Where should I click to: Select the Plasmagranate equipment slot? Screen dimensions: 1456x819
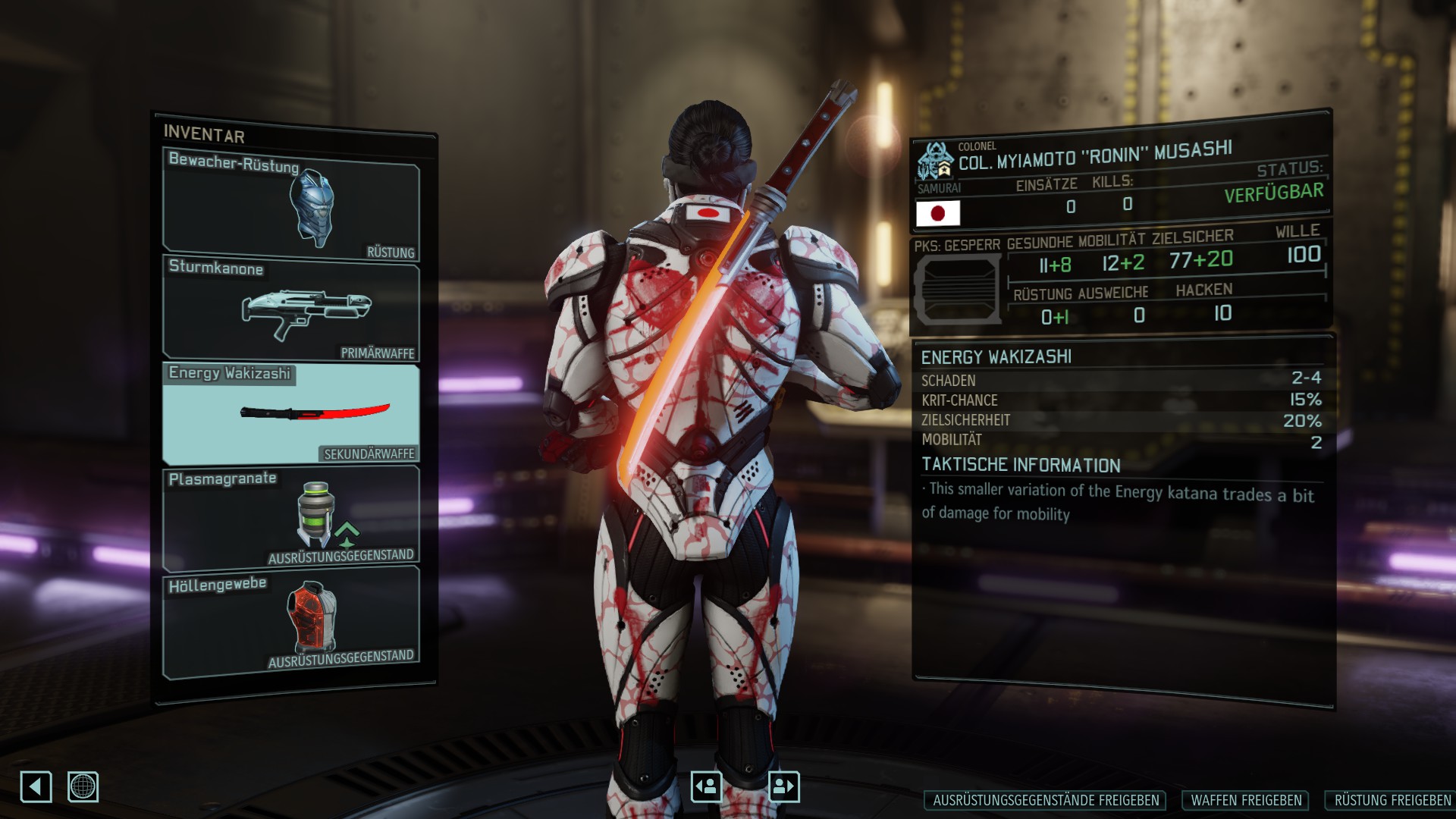click(x=291, y=517)
